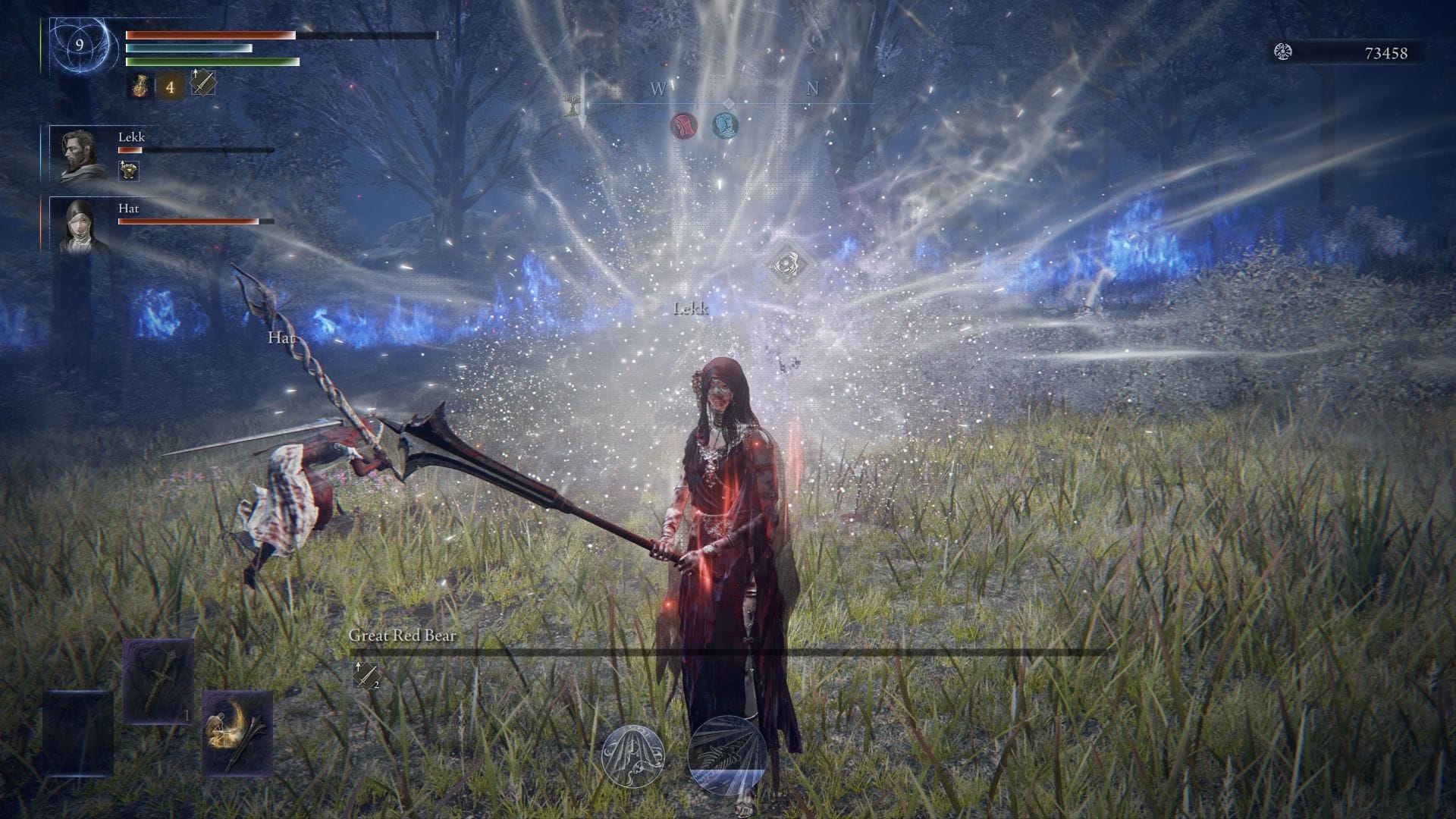This screenshot has width=1456, height=819.
Task: Click the green stamina bar
Action: click(209, 60)
